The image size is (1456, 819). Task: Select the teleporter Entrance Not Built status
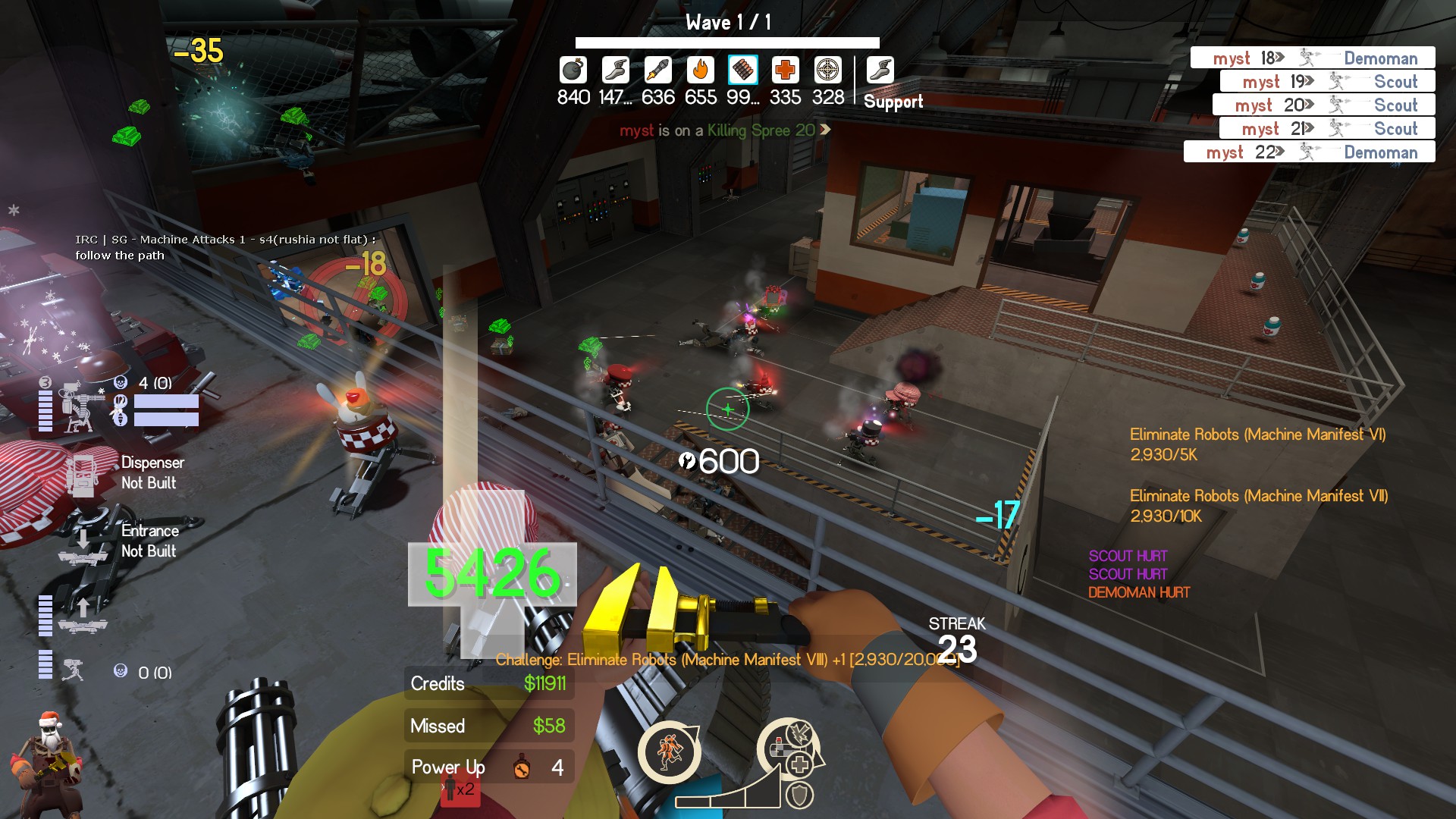pyautogui.click(x=149, y=541)
